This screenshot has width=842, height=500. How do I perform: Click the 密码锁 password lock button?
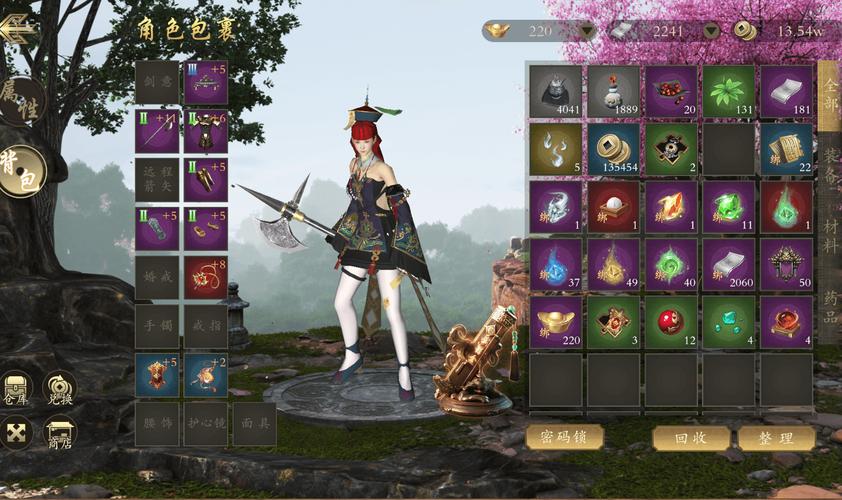(x=564, y=437)
